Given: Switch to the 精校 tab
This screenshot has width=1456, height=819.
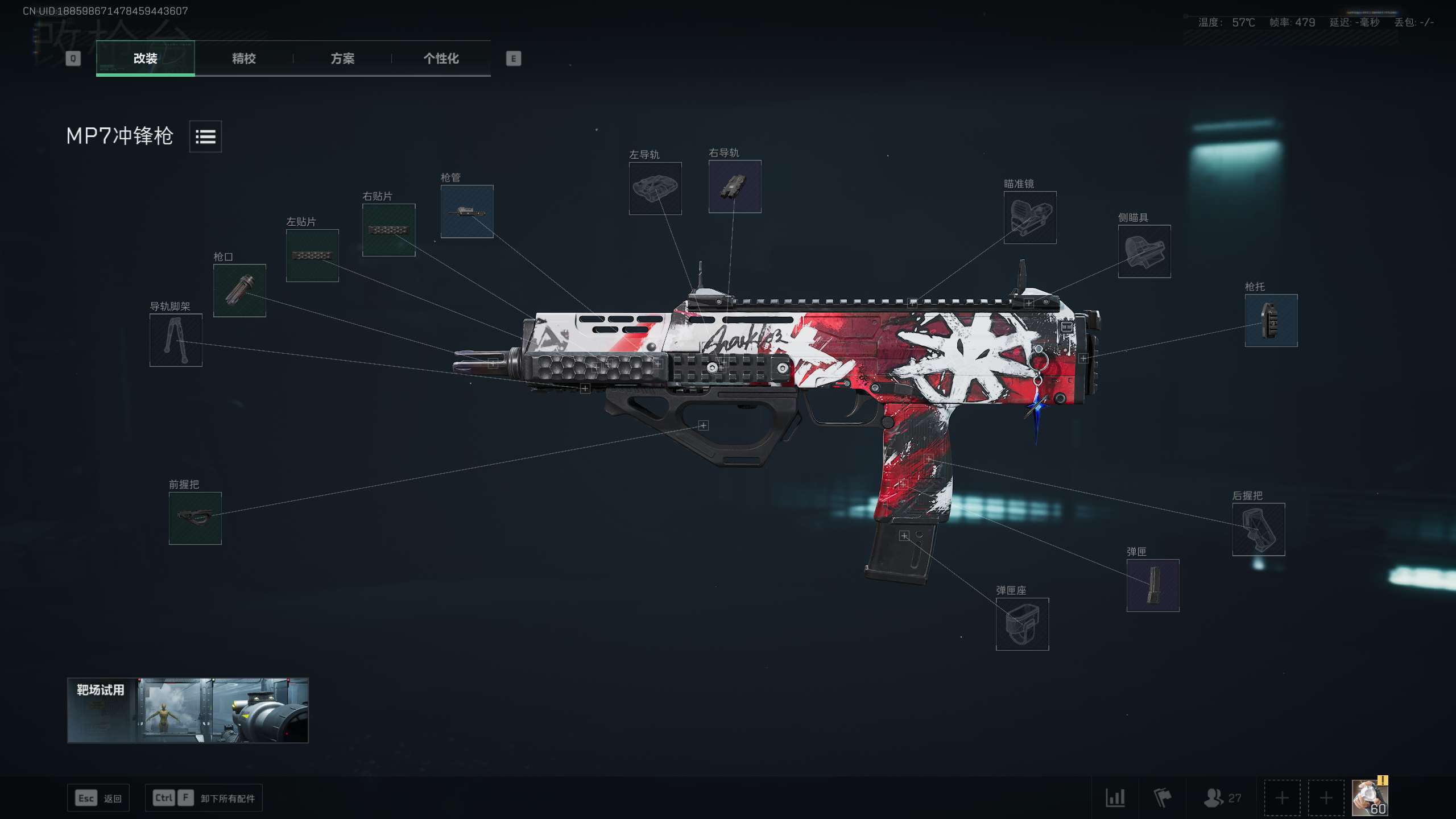Looking at the screenshot, I should pyautogui.click(x=243, y=59).
